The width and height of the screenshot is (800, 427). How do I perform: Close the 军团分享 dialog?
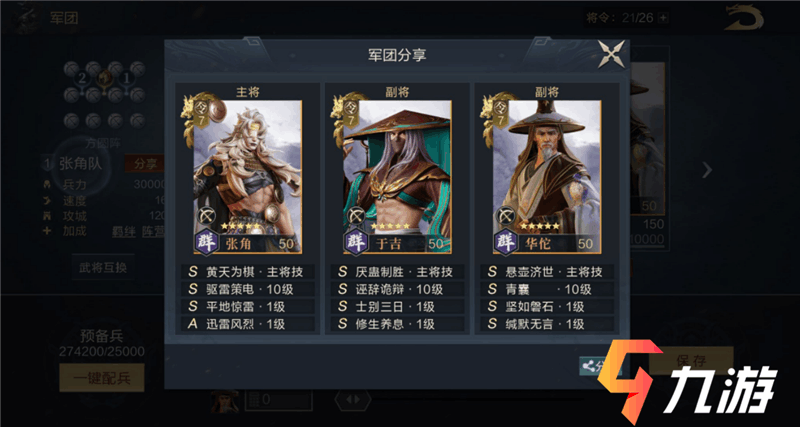pos(610,55)
